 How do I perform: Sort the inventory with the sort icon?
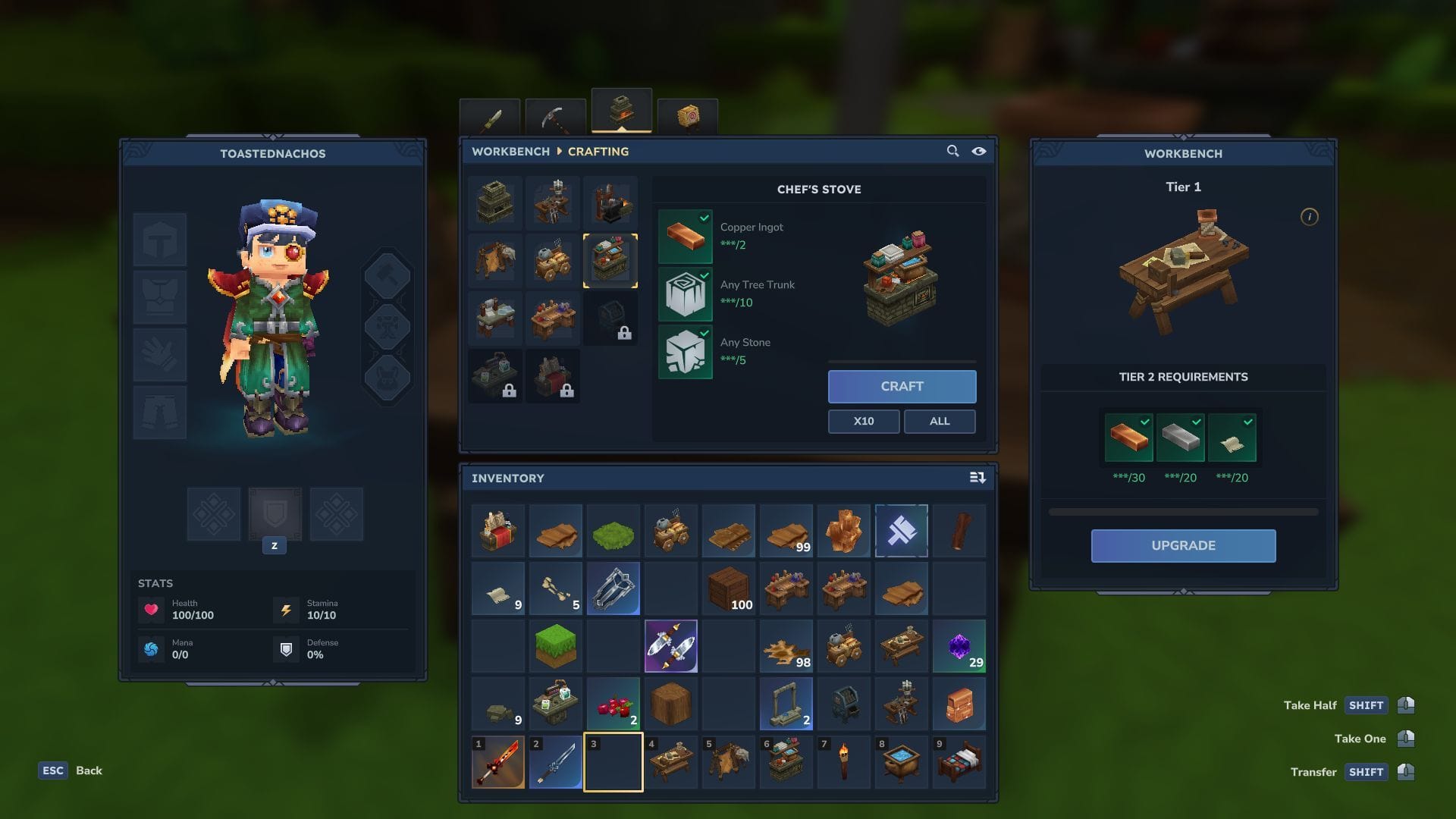point(977,478)
